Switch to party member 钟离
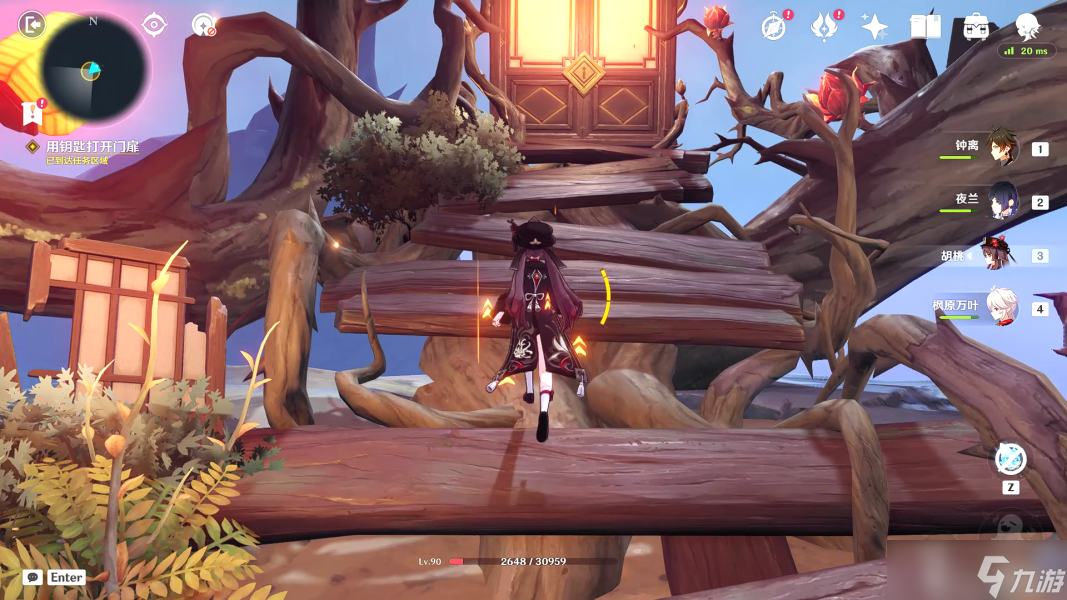 [1000, 148]
